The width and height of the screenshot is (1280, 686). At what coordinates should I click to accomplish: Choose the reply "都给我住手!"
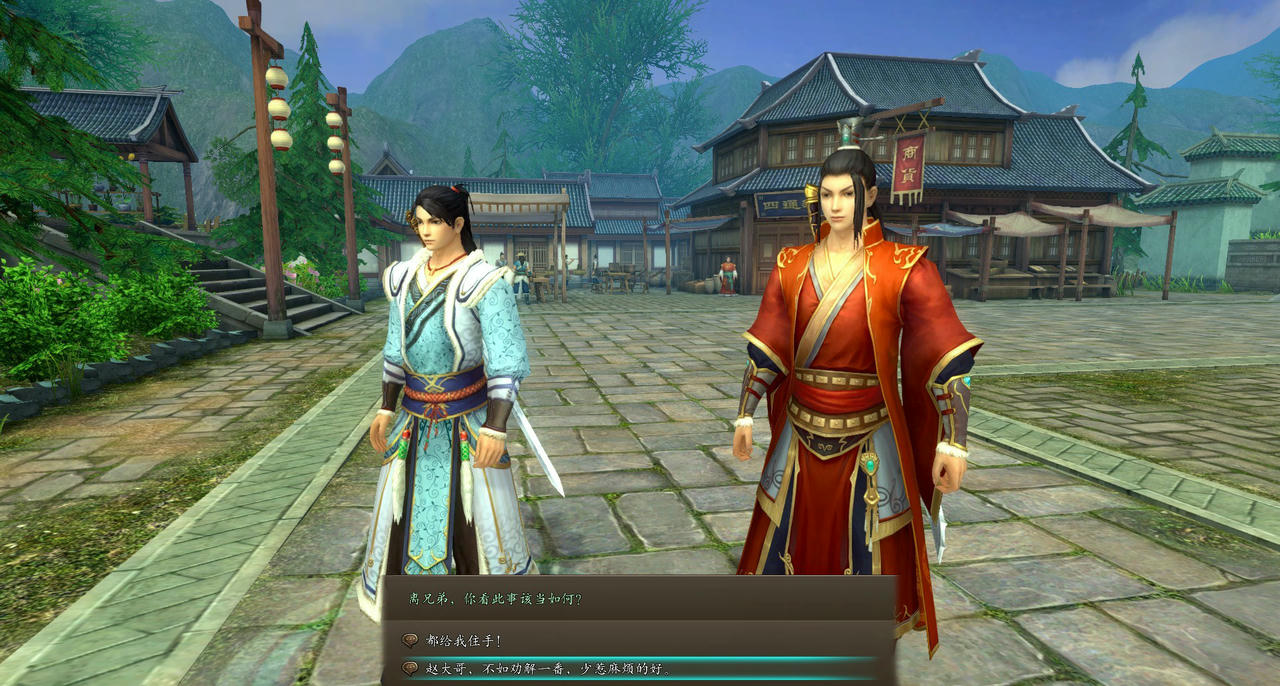(464, 640)
